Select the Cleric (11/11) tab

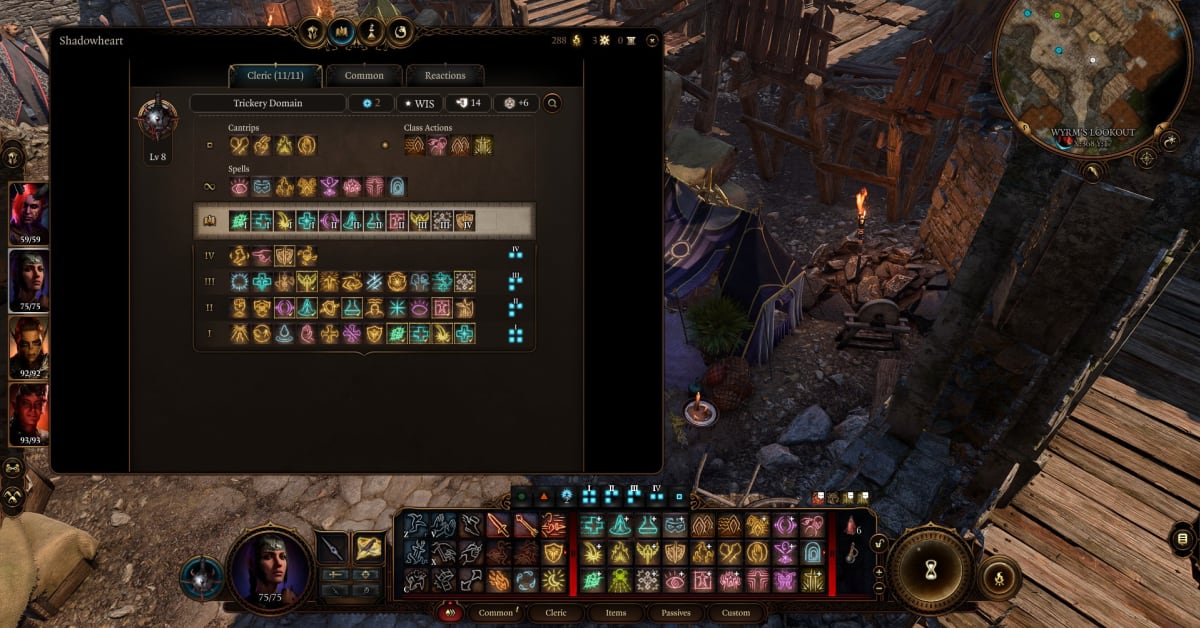[274, 76]
